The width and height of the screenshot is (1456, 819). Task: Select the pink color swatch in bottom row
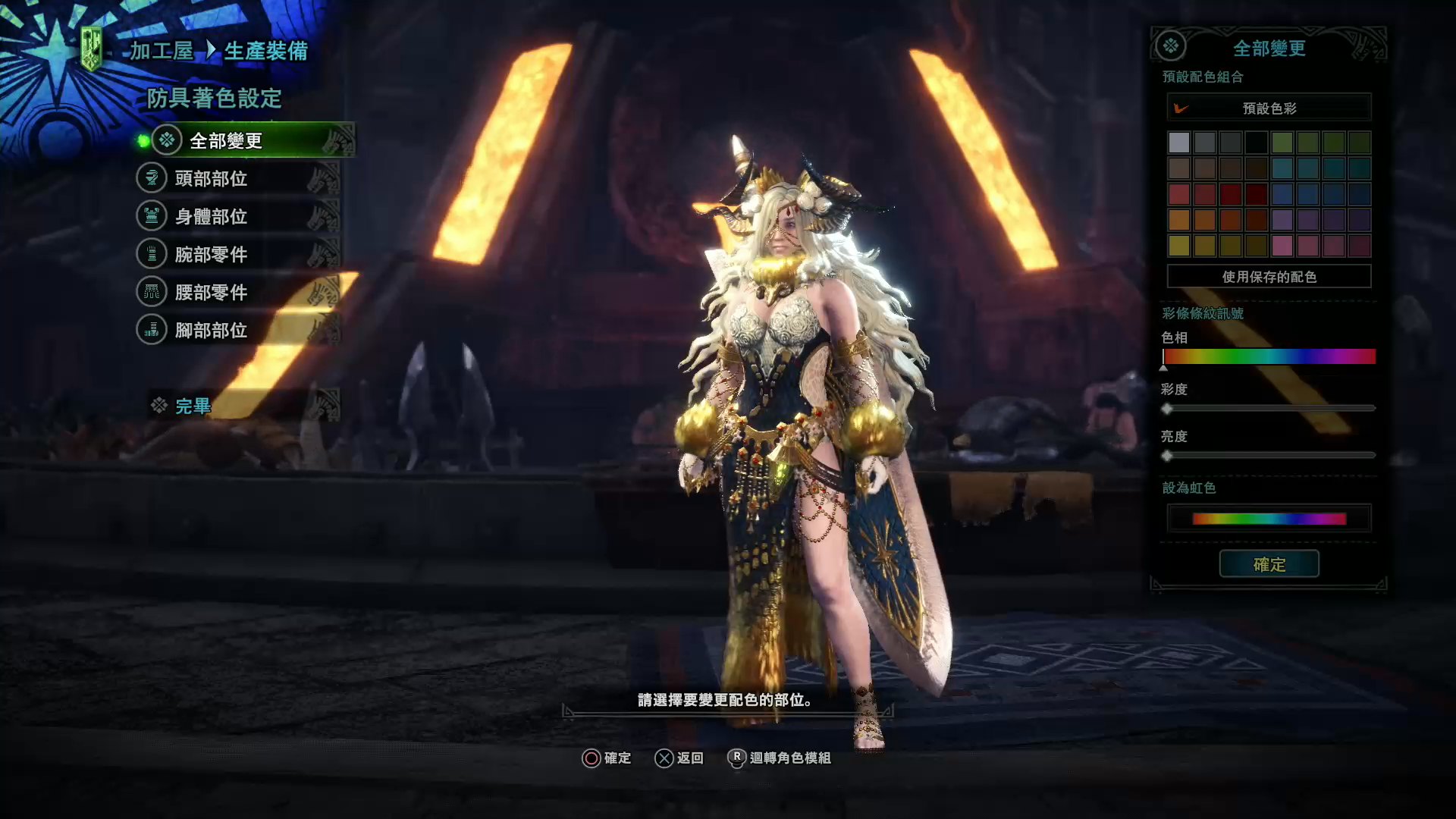click(1282, 246)
